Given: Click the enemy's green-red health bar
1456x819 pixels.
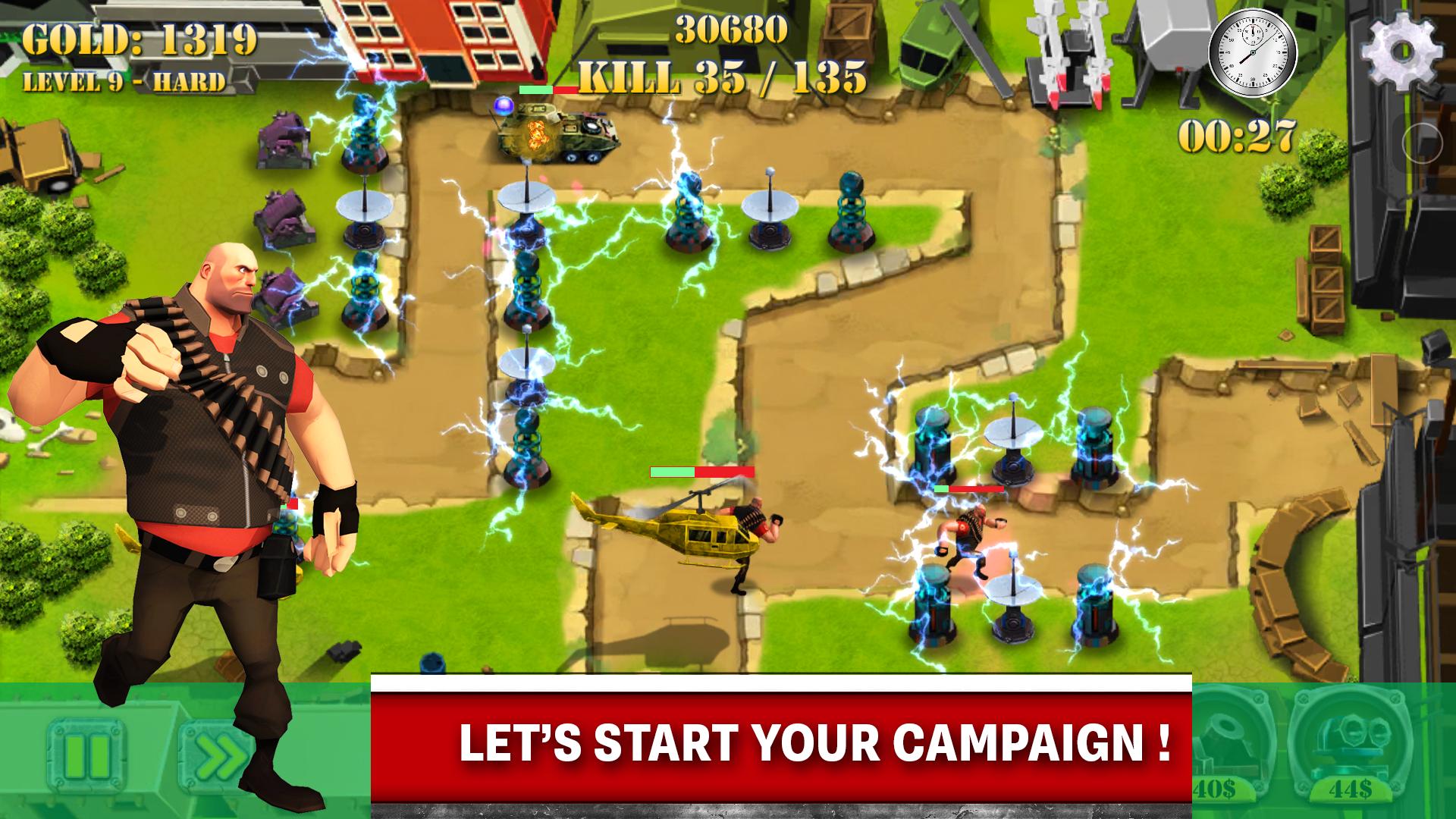Looking at the screenshot, I should (x=701, y=472).
